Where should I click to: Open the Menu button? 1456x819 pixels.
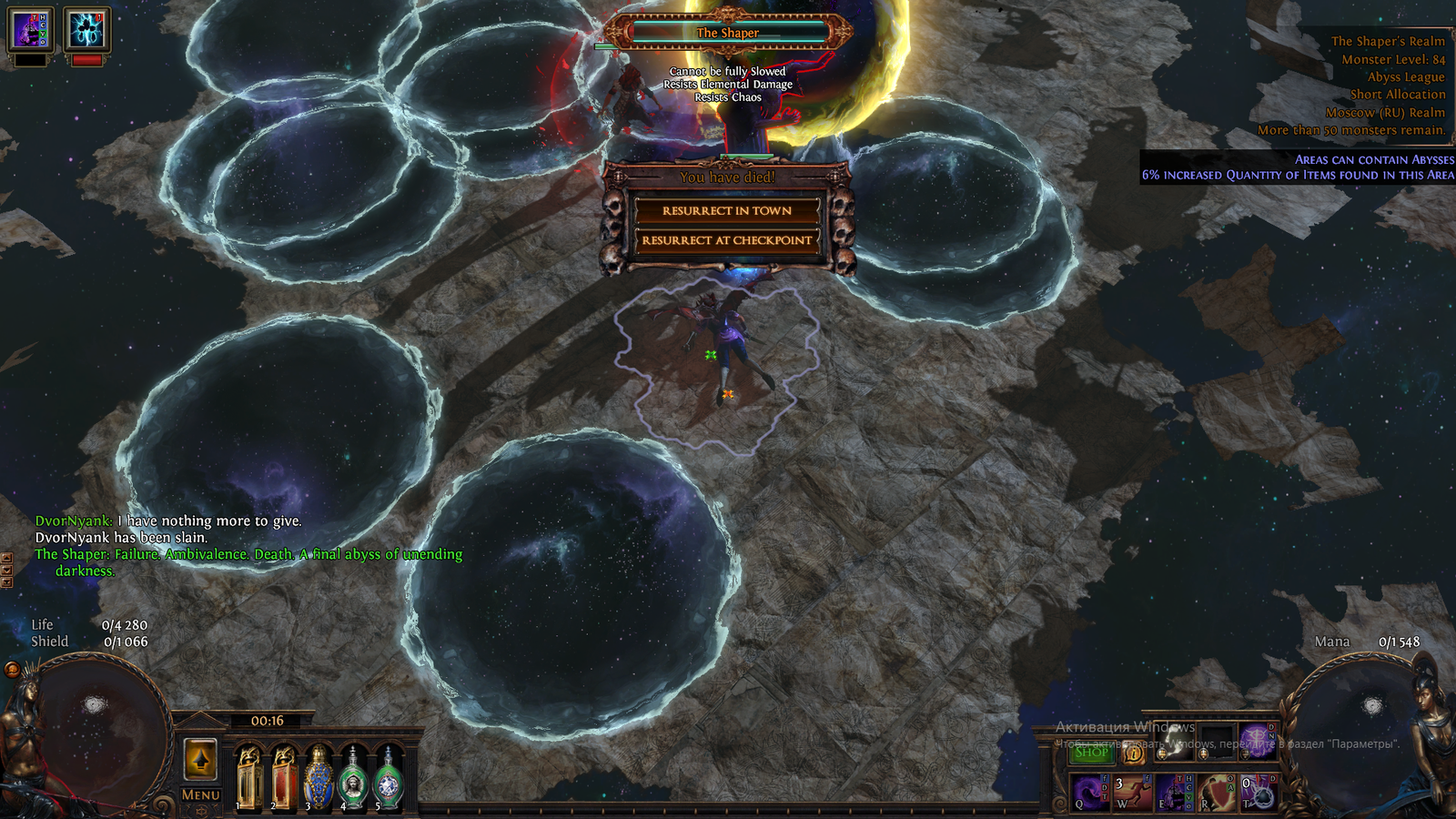[x=200, y=794]
